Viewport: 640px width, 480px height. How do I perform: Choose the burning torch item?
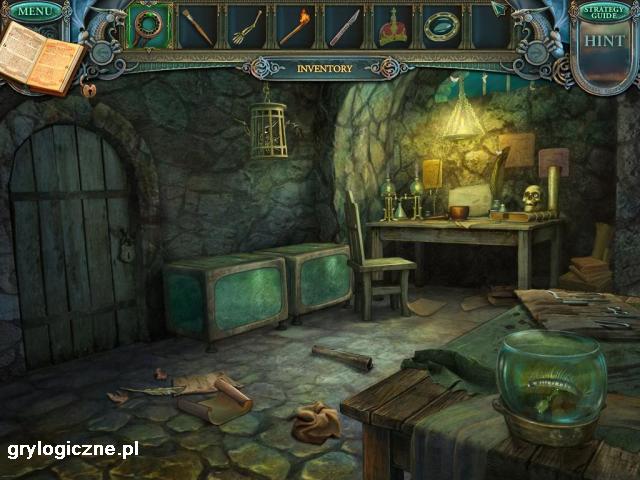[x=295, y=26]
